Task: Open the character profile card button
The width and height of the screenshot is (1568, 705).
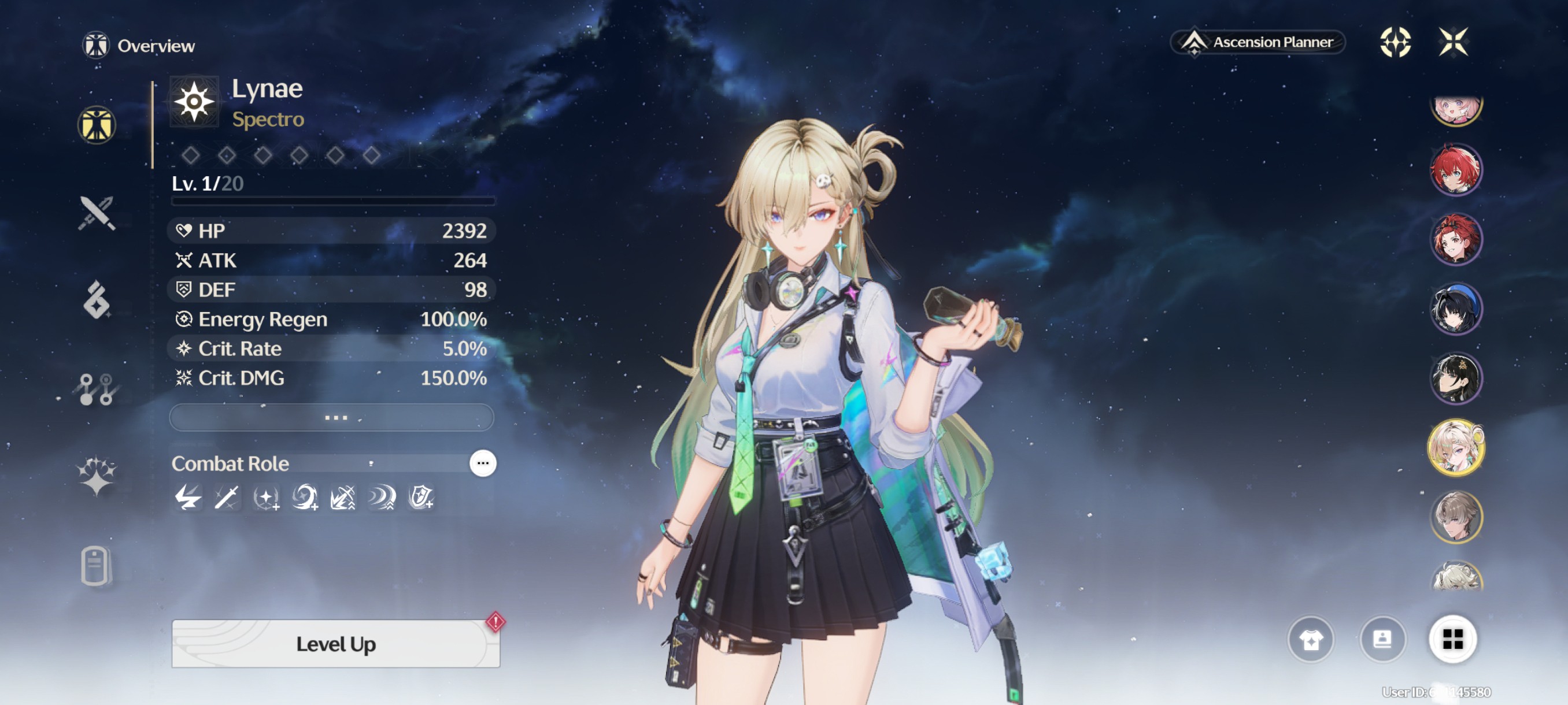Action: pos(1382,639)
